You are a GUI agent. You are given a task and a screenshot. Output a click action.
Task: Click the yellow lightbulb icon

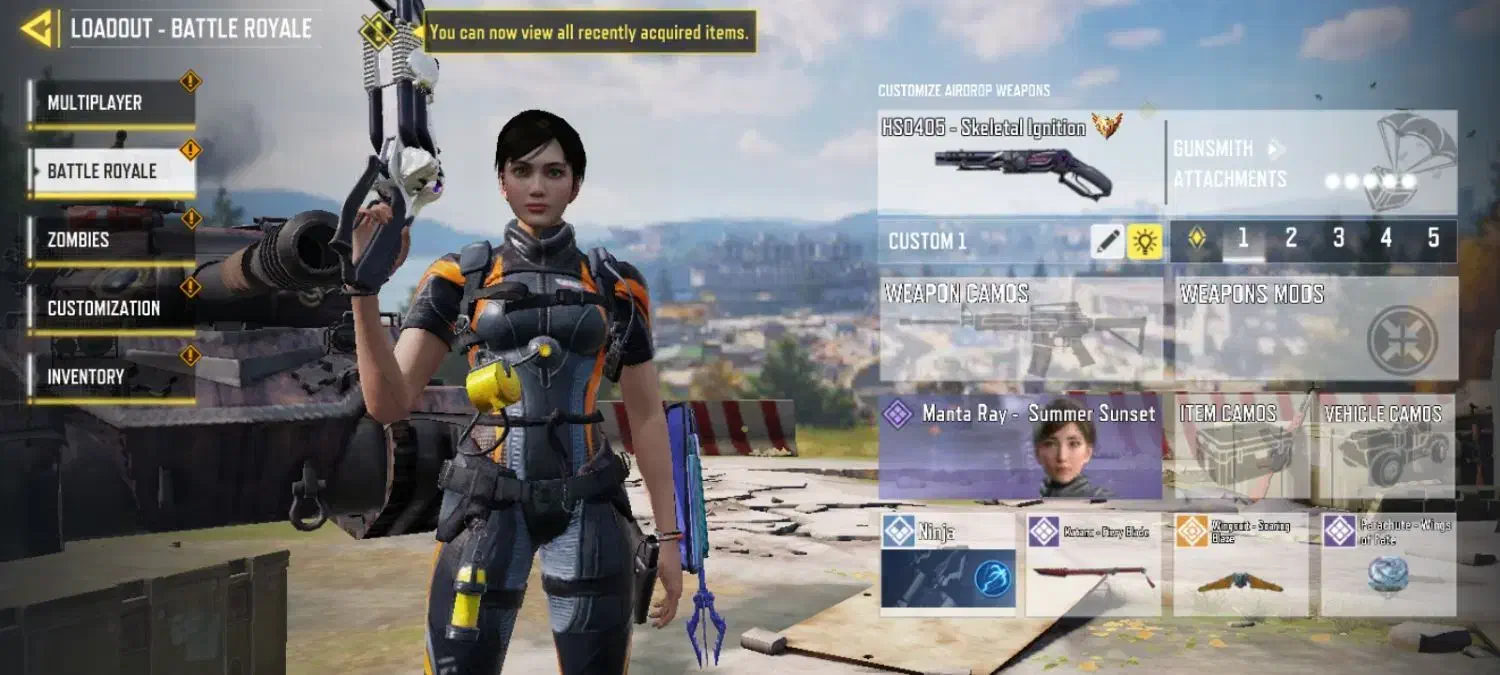click(x=1145, y=241)
